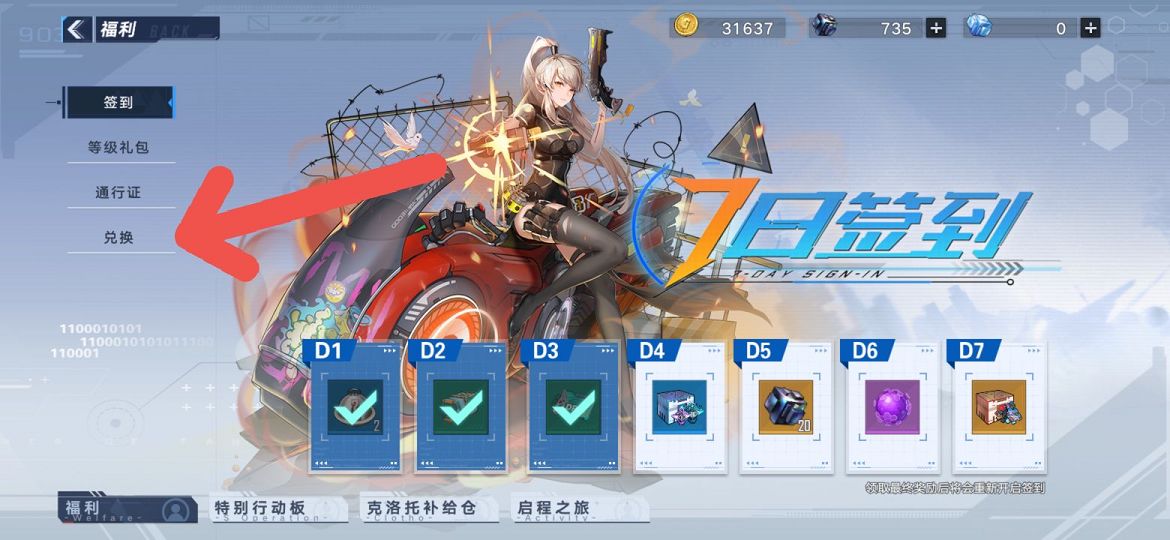This screenshot has width=1170, height=540.
Task: Go back using the 福利 back arrow
Action: (x=75, y=29)
